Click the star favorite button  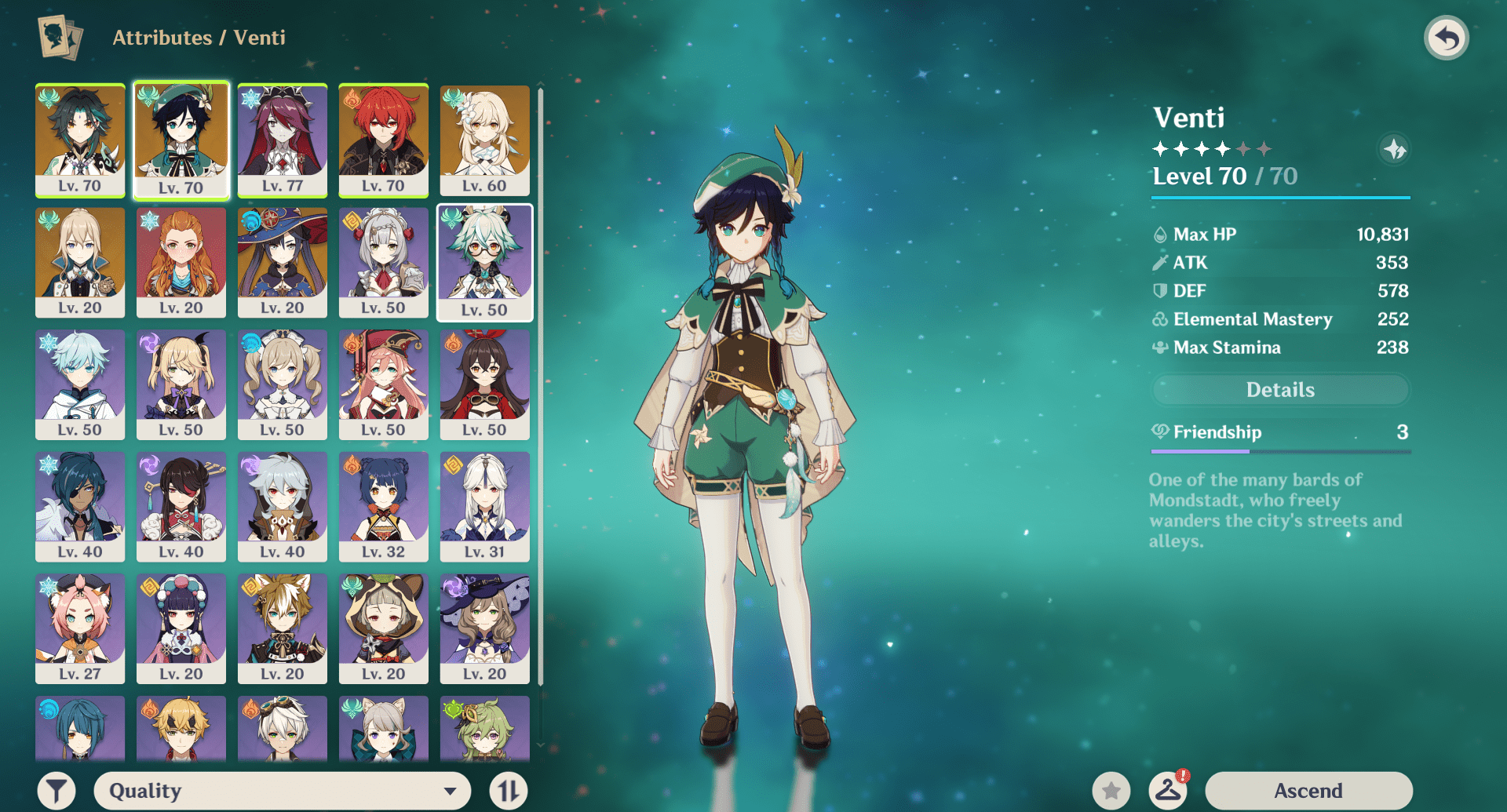pos(1111,790)
